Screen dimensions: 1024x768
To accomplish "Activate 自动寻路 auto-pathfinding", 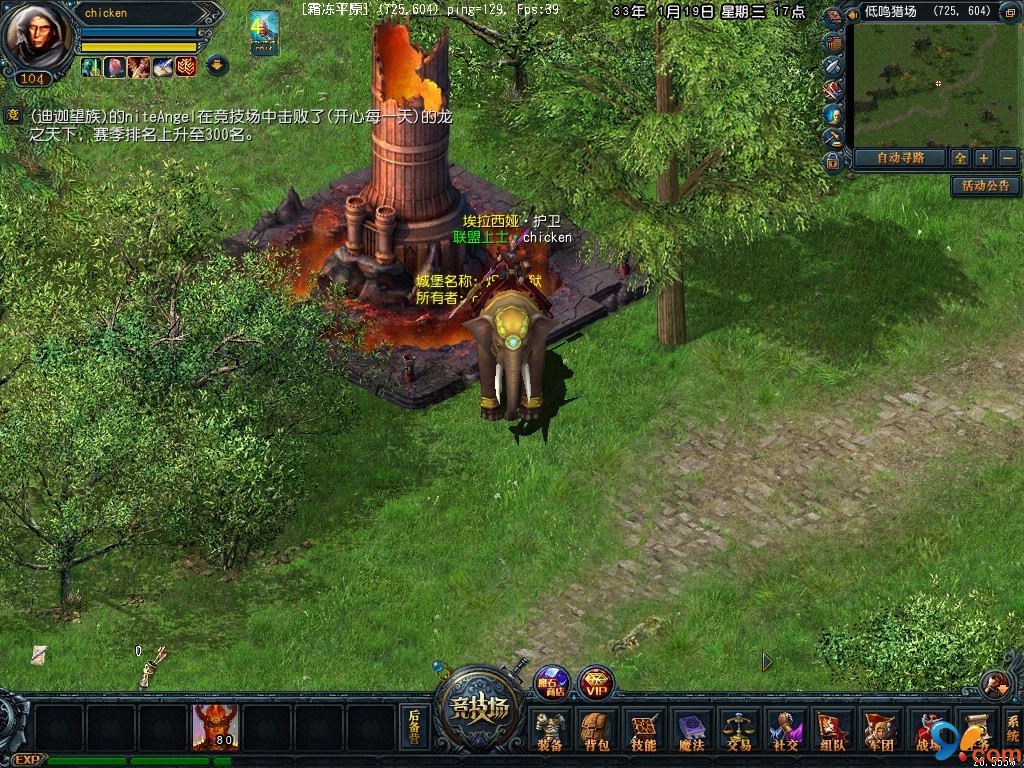I will point(897,158).
